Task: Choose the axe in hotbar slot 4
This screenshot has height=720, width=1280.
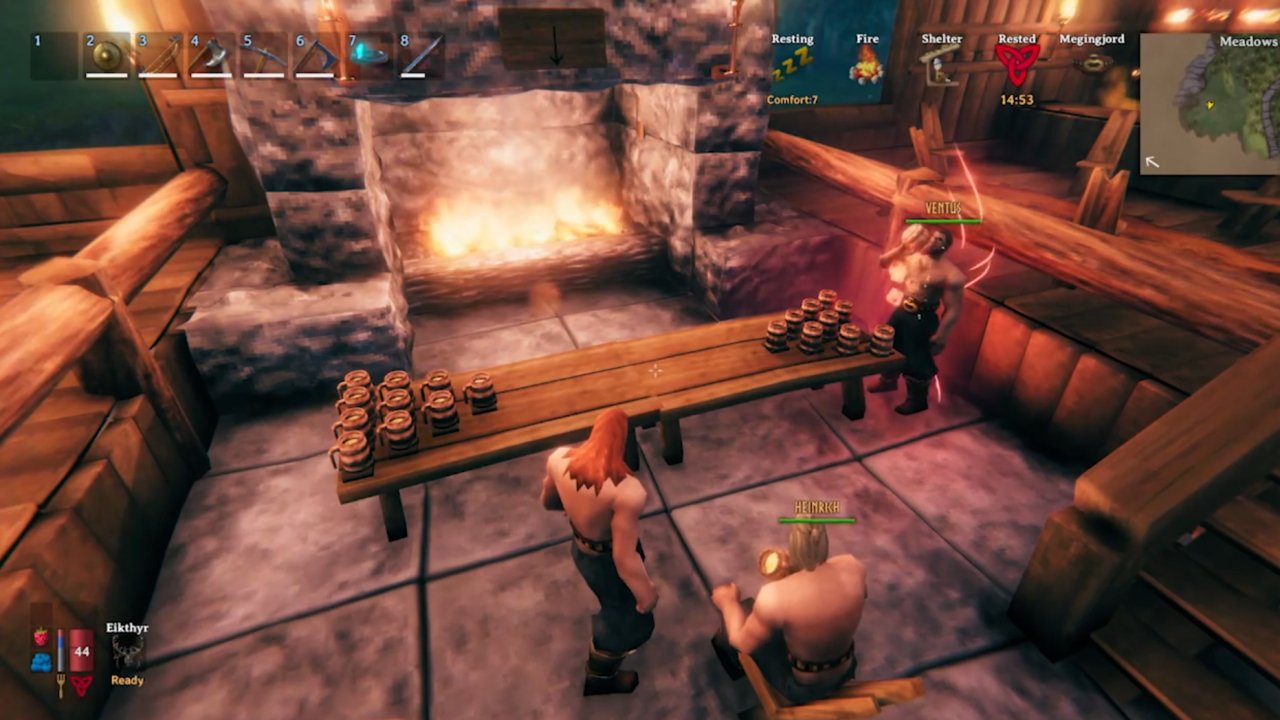Action: tap(211, 56)
